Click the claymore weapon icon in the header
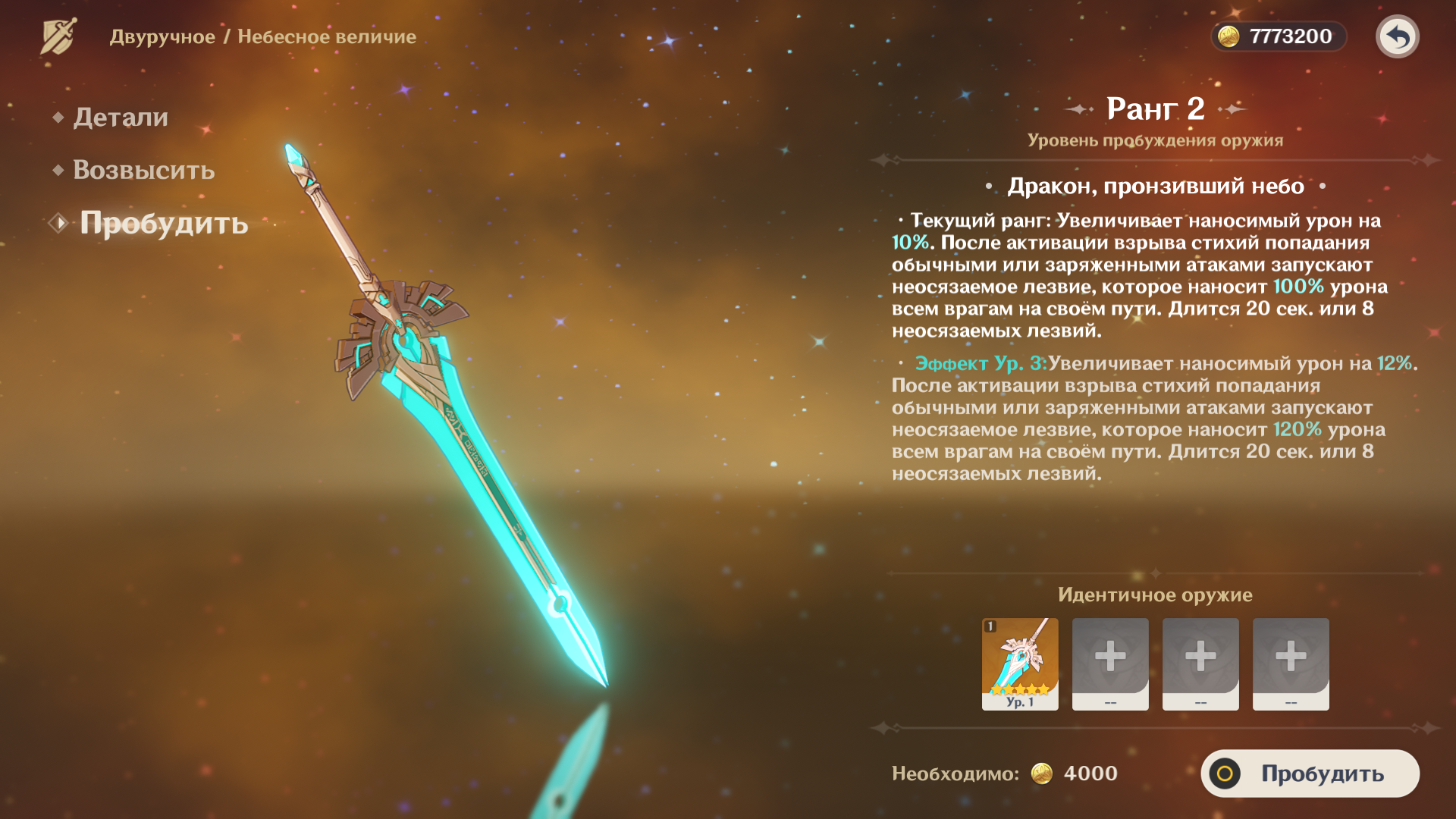Screen dimensions: 1456x819 (58, 36)
